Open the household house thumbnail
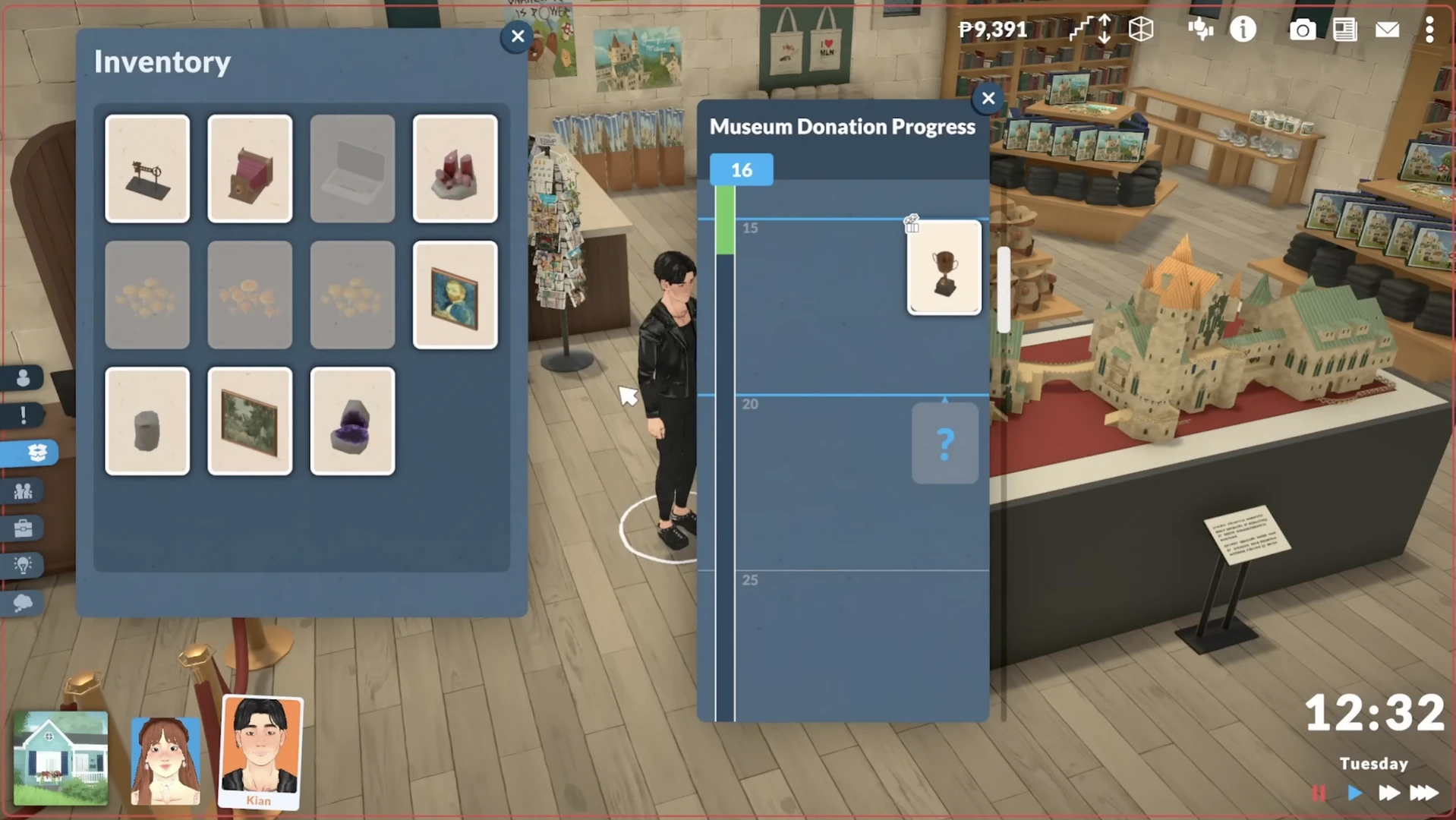This screenshot has height=820, width=1456. [61, 758]
